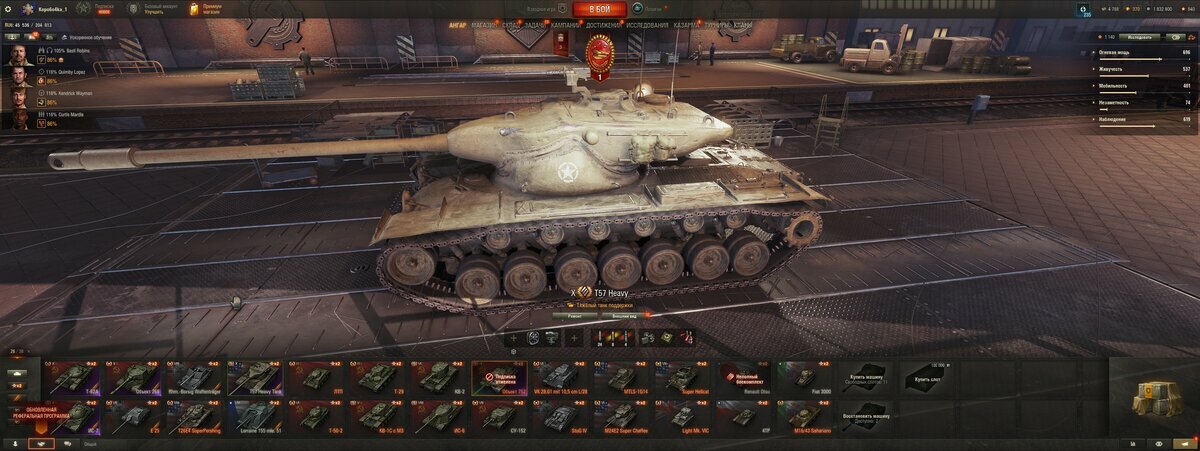Select the T26E4 SuperPershing tank
The image size is (1200, 451).
click(x=194, y=415)
